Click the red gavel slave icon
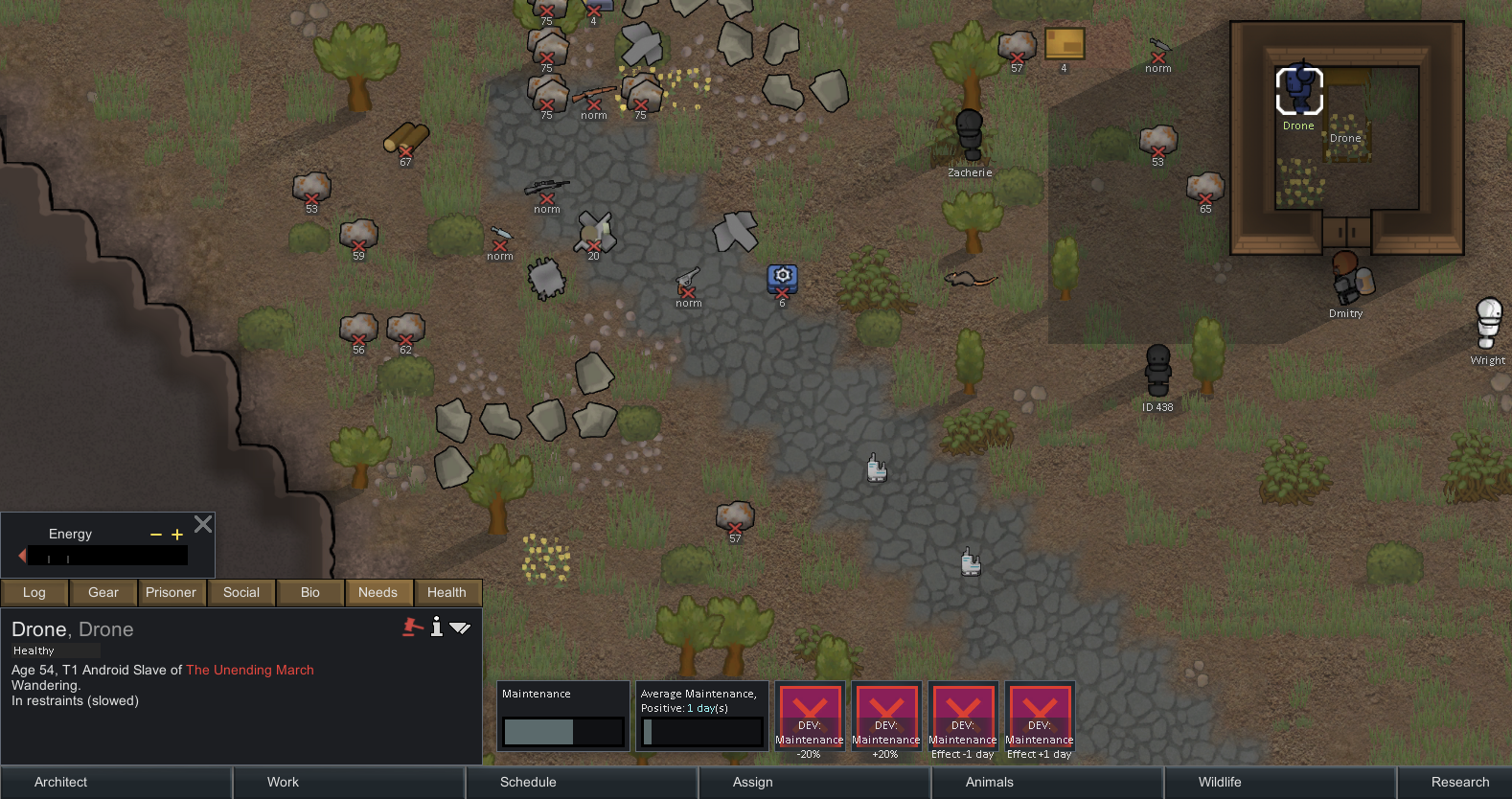This screenshot has height=799, width=1512. [412, 628]
